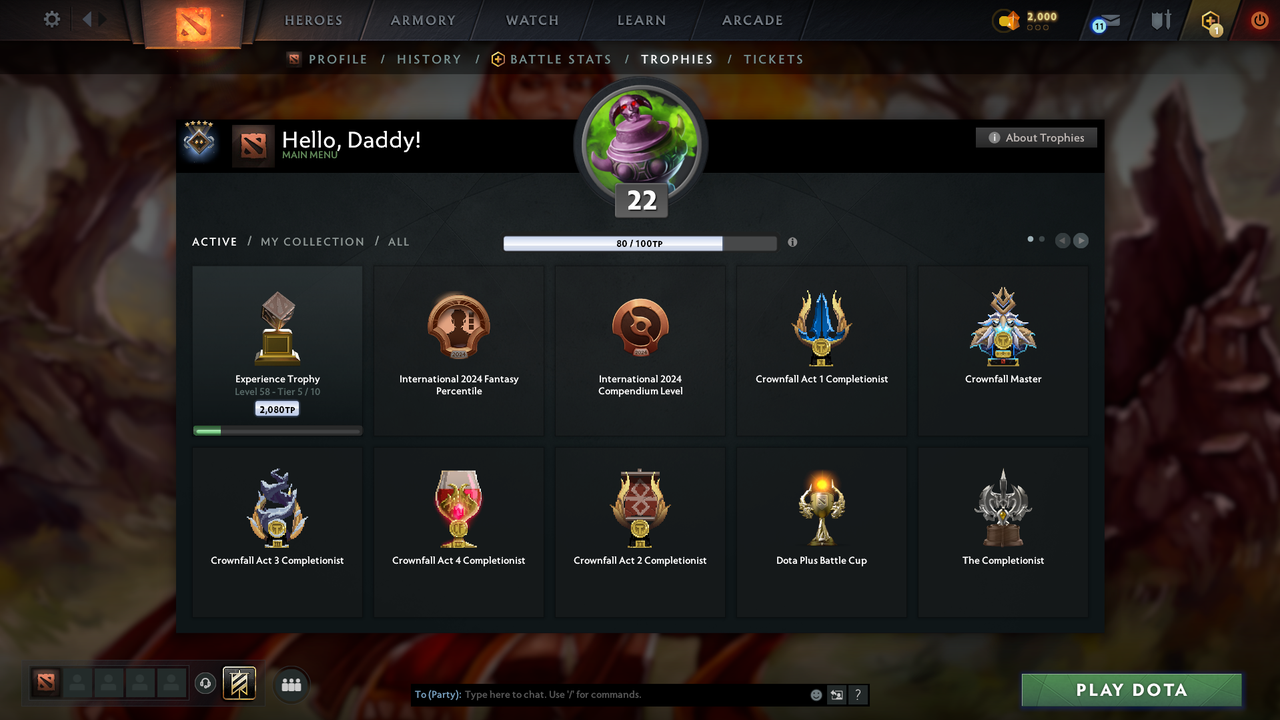This screenshot has width=1280, height=720.
Task: Select the second pagination dot for trophies
Action: (1043, 240)
